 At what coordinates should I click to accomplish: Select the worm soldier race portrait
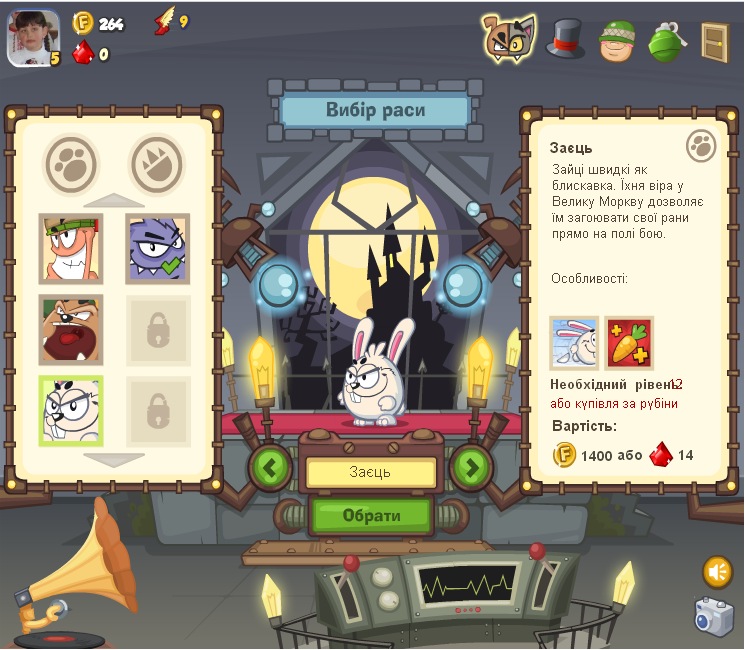click(70, 247)
